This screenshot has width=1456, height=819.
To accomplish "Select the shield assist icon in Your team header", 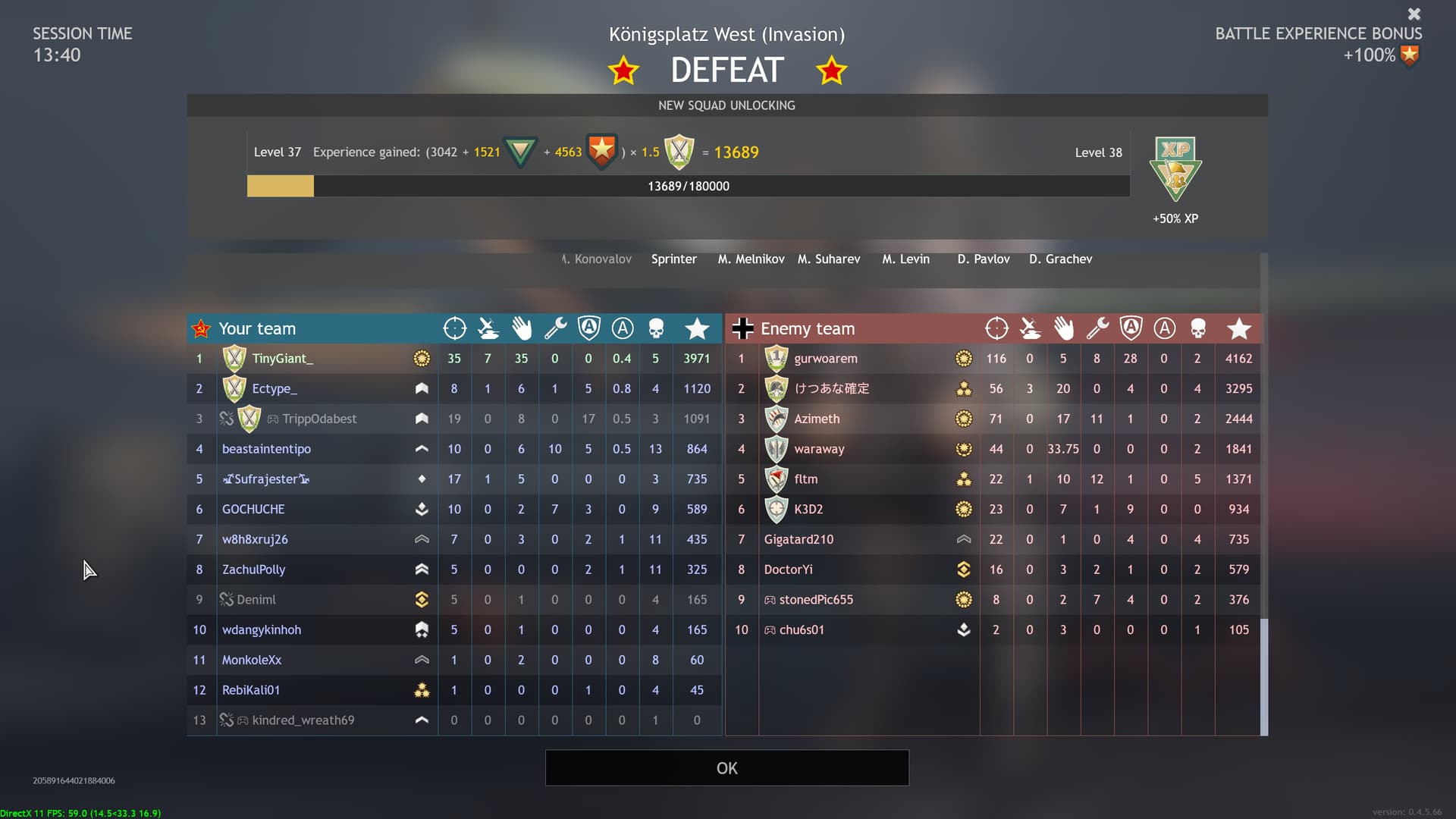I will pos(588,328).
